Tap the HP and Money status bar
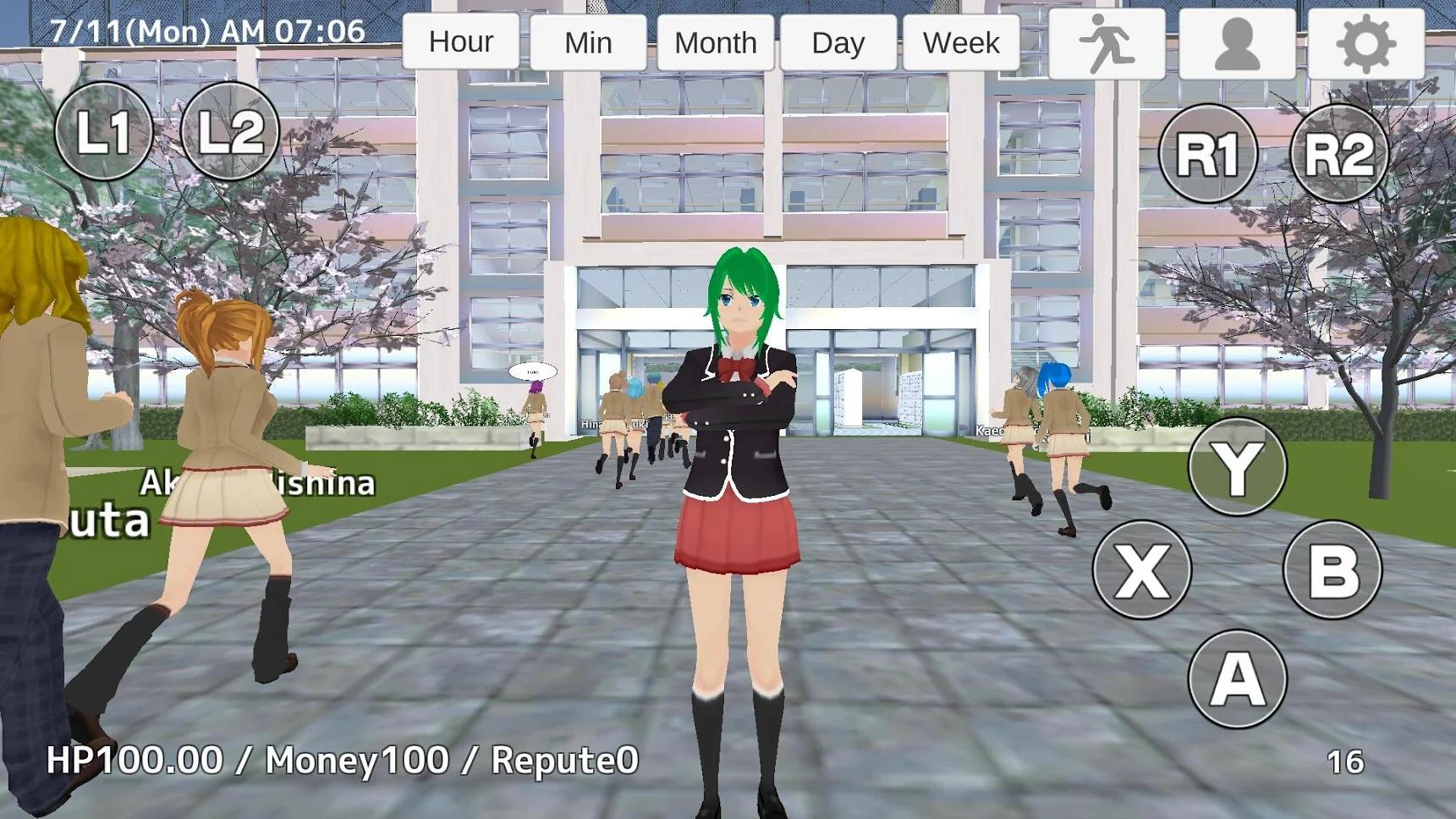 (342, 761)
